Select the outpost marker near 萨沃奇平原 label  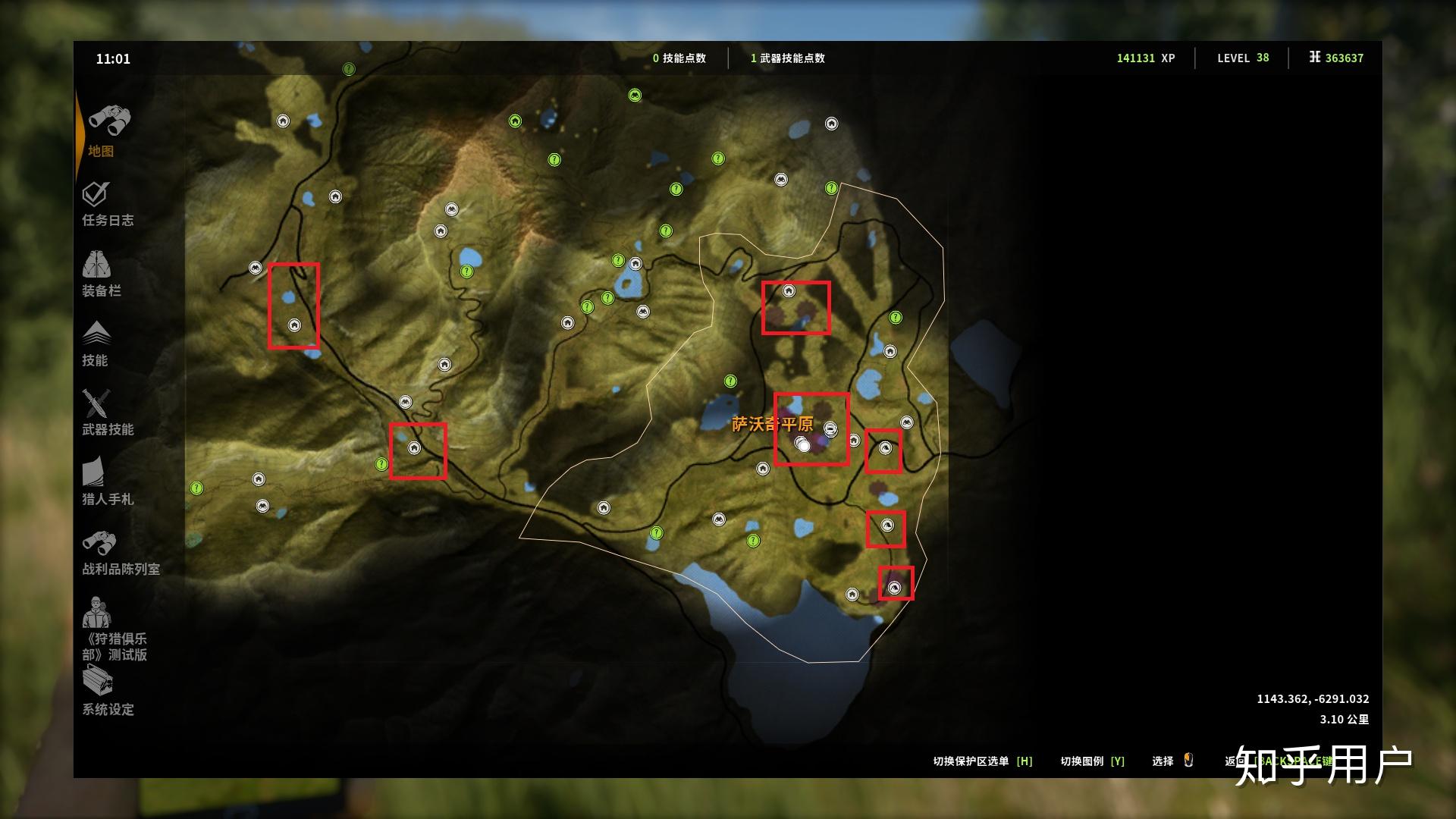tap(831, 427)
